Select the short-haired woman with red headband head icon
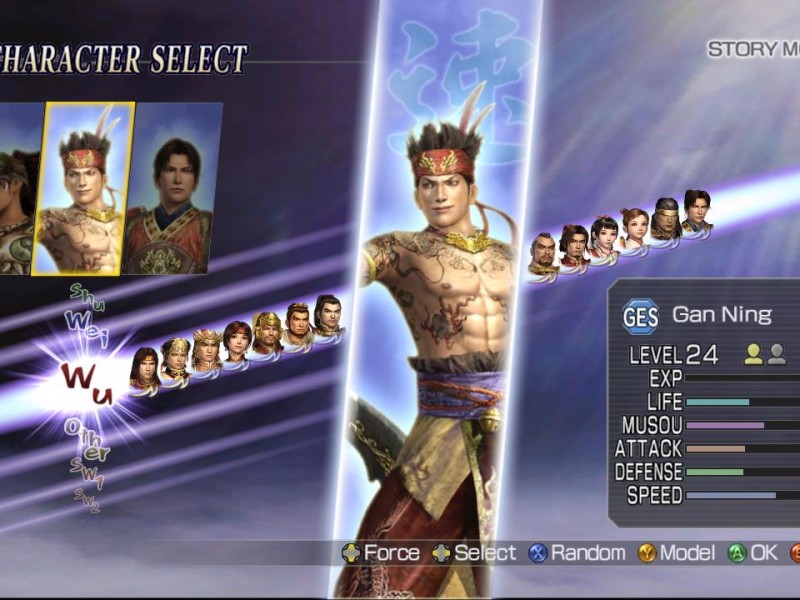This screenshot has height=600, width=800. (x=236, y=343)
